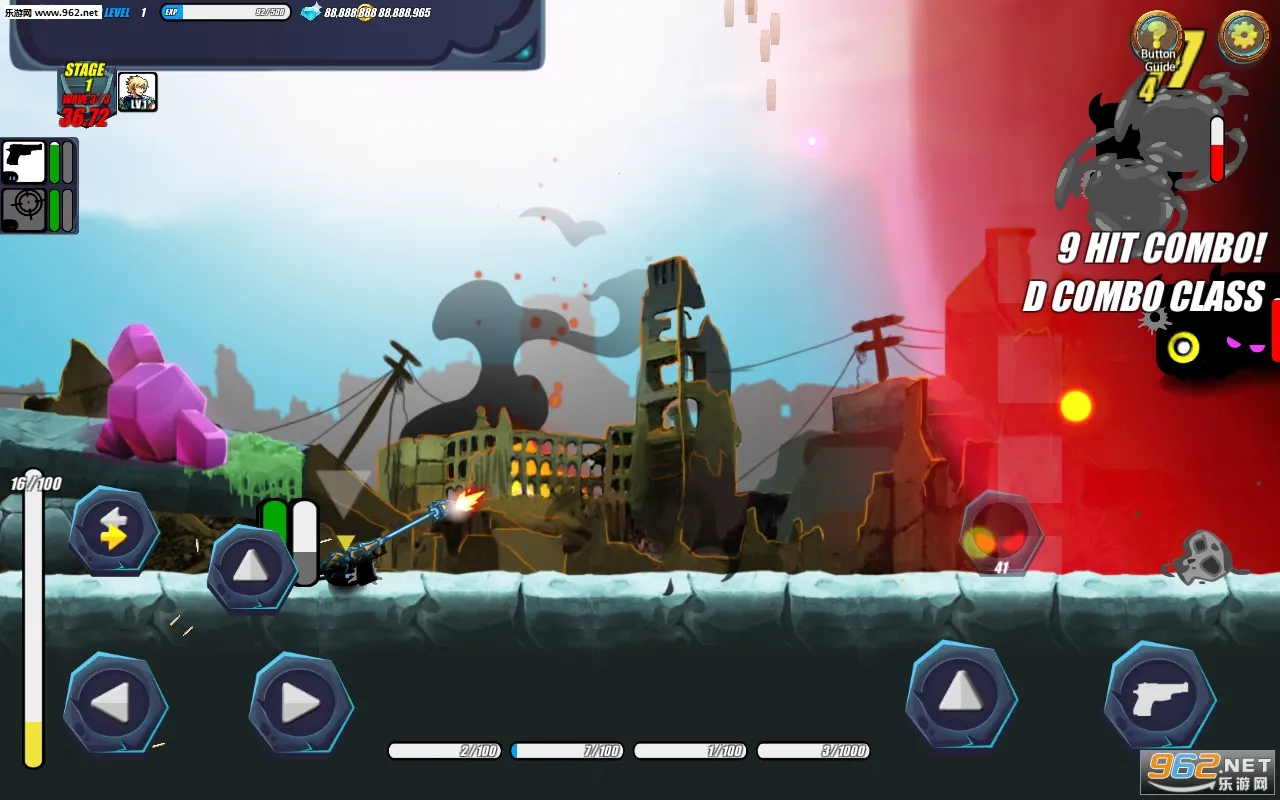Image resolution: width=1280 pixels, height=800 pixels.
Task: Open the game Settings gear
Action: (1242, 35)
